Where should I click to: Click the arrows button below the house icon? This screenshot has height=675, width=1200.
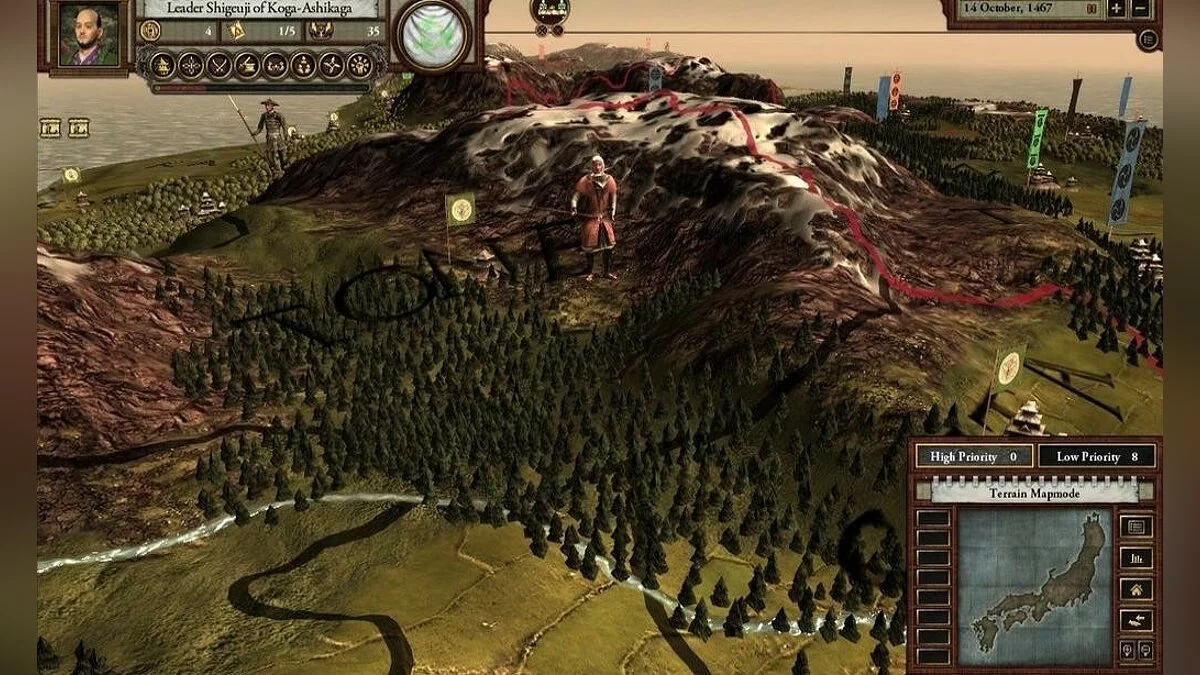pos(1136,621)
